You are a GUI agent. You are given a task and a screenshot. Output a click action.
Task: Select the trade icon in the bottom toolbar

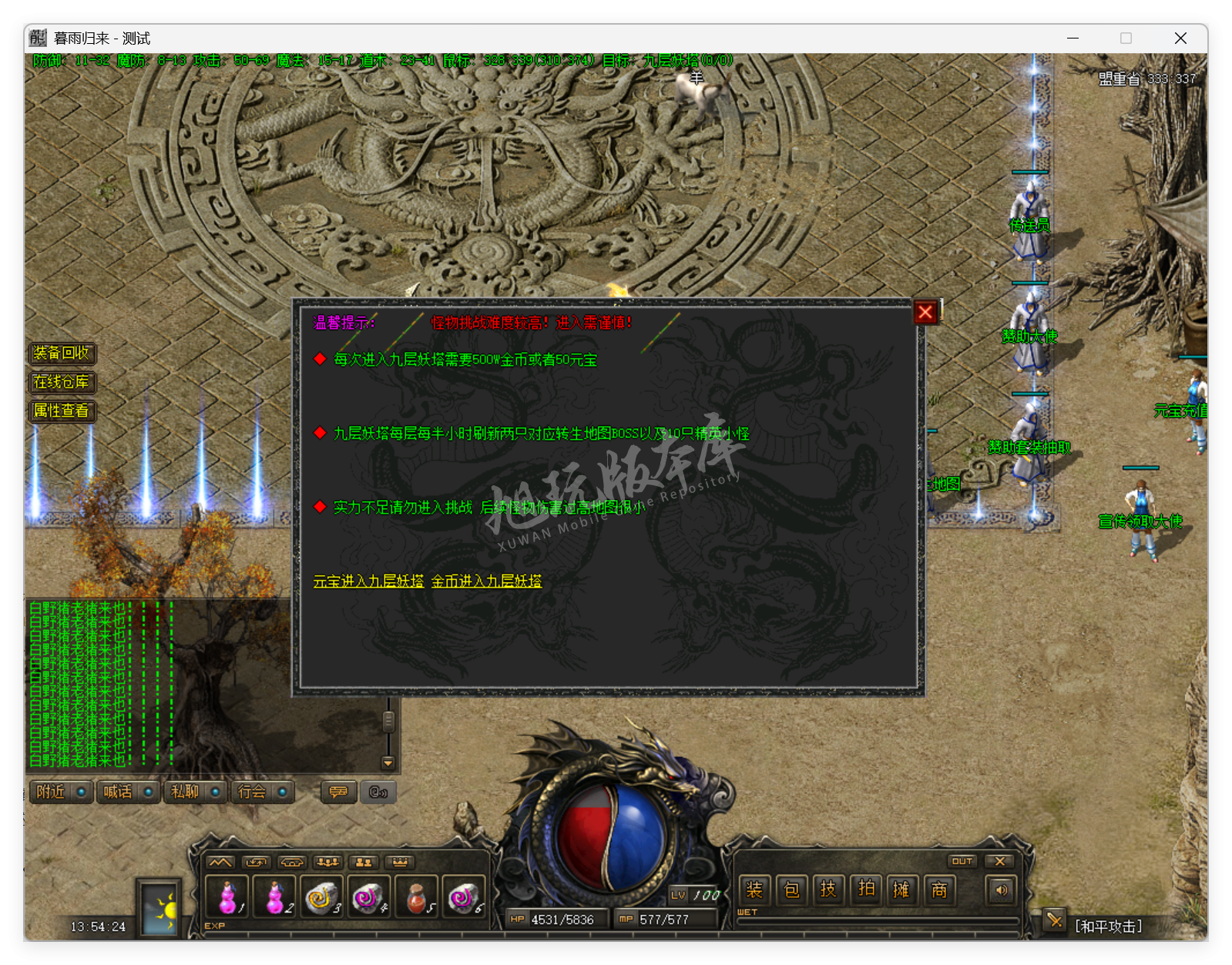click(x=257, y=863)
